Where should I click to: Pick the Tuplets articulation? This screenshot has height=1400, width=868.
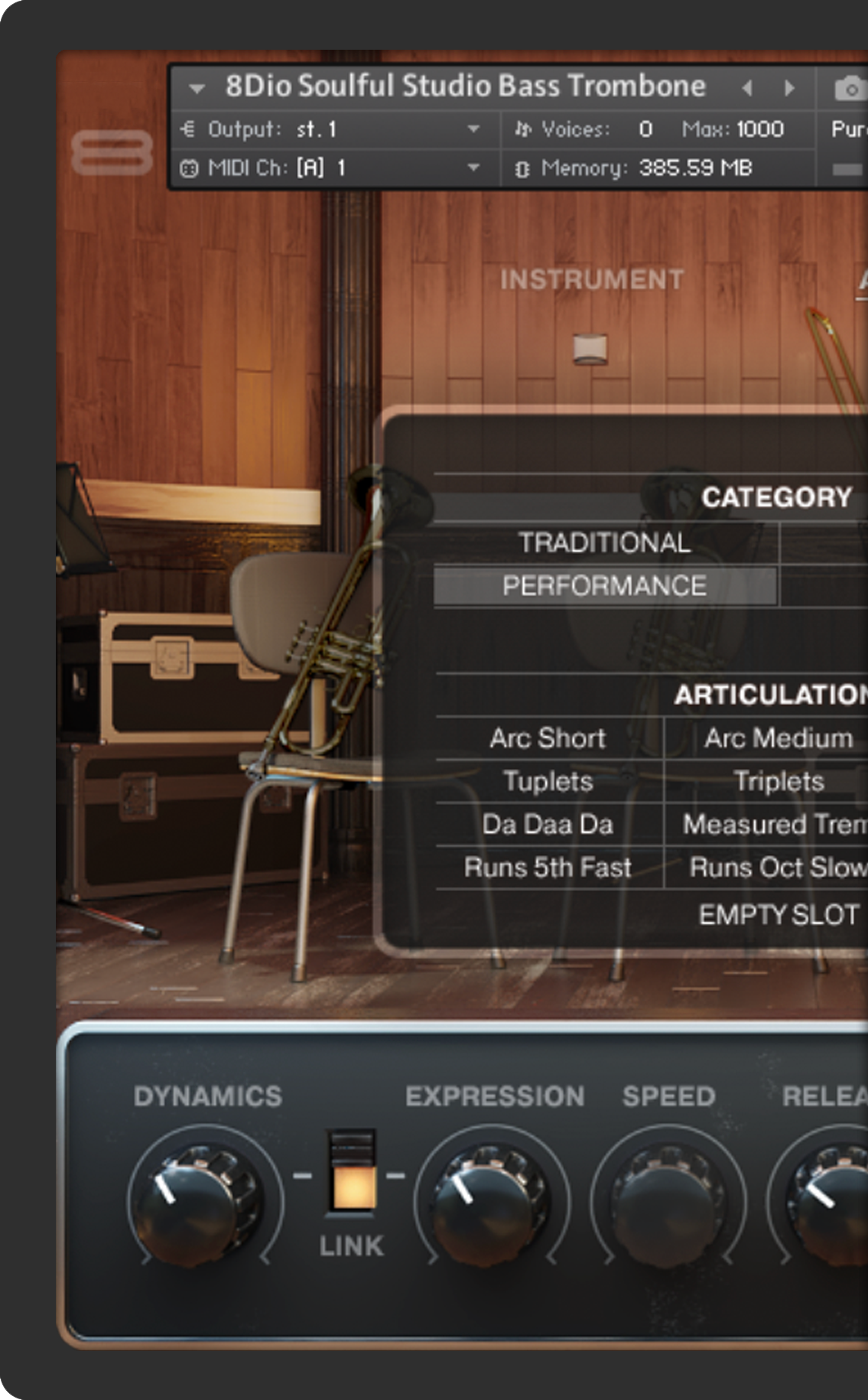coord(548,781)
